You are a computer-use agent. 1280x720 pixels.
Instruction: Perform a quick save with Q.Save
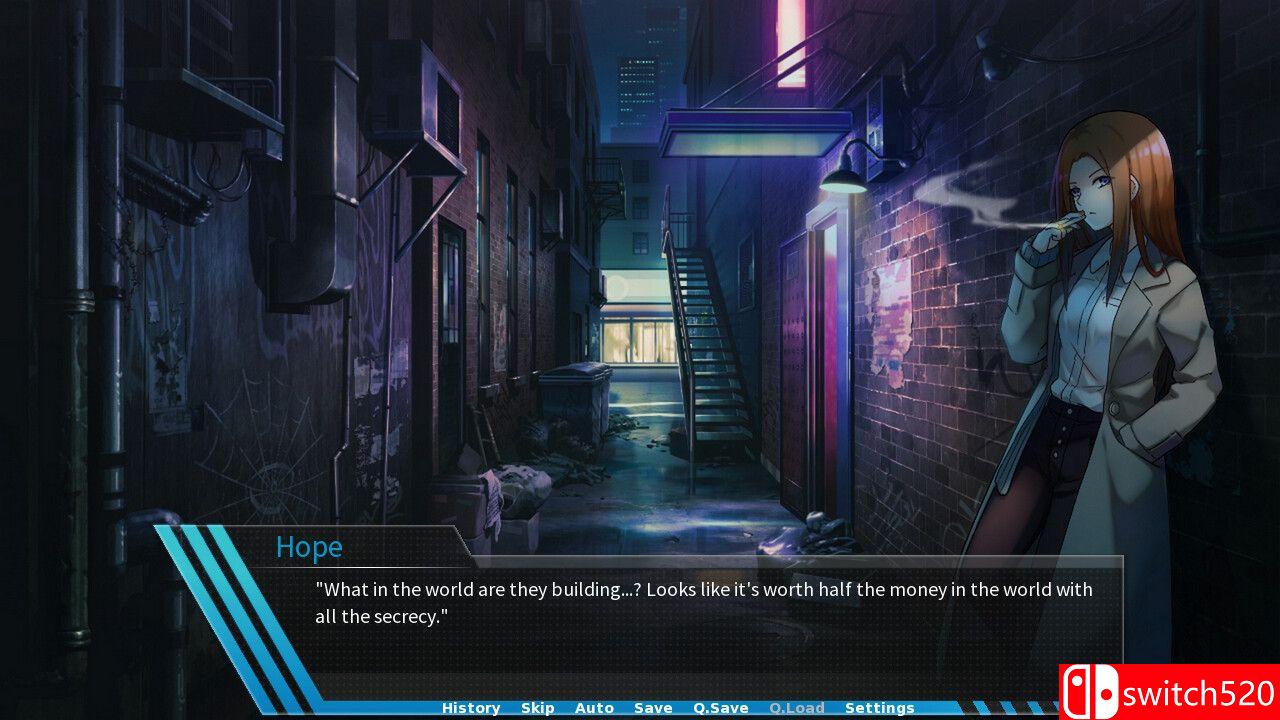coord(722,707)
